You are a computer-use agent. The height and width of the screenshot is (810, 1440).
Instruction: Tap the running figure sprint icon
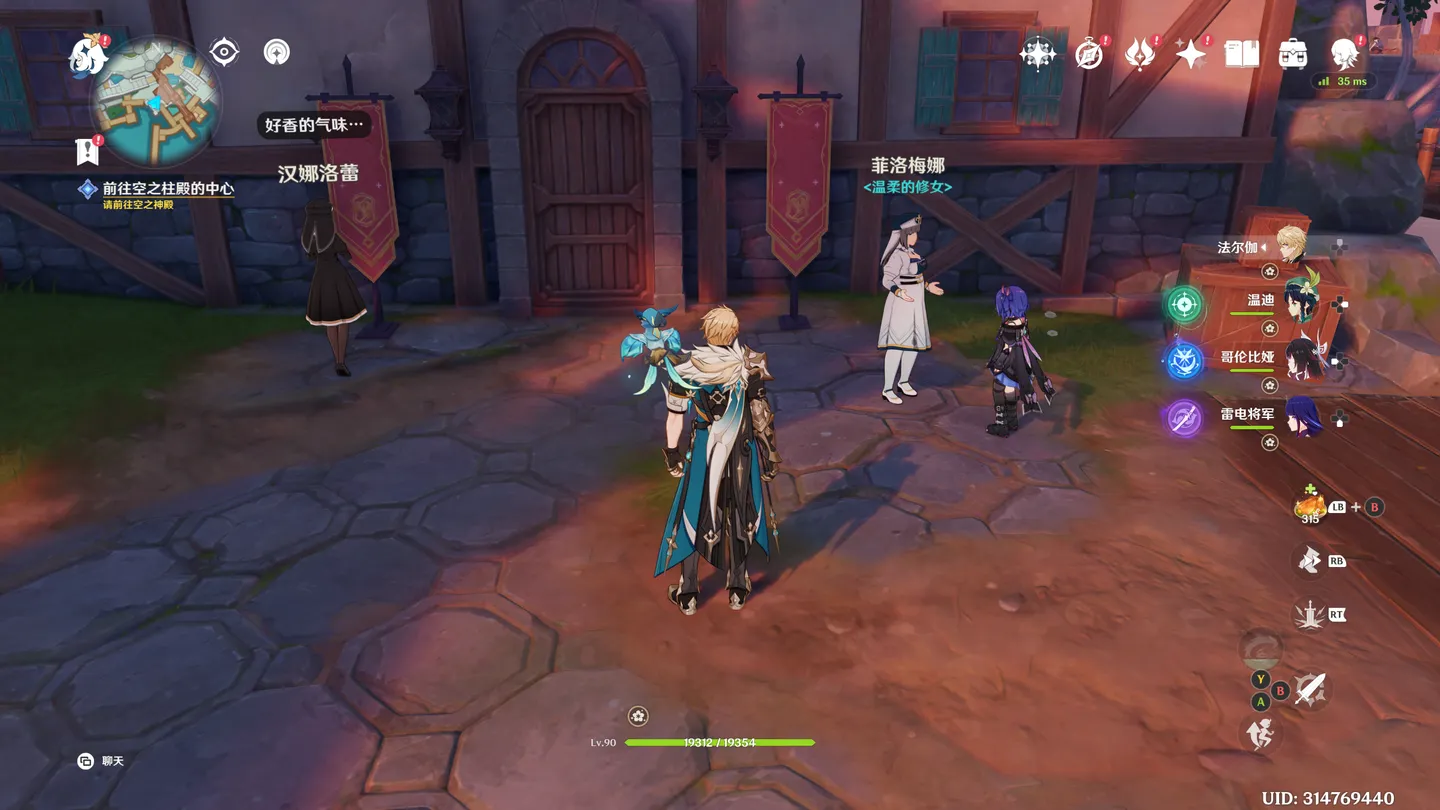coord(1260,734)
